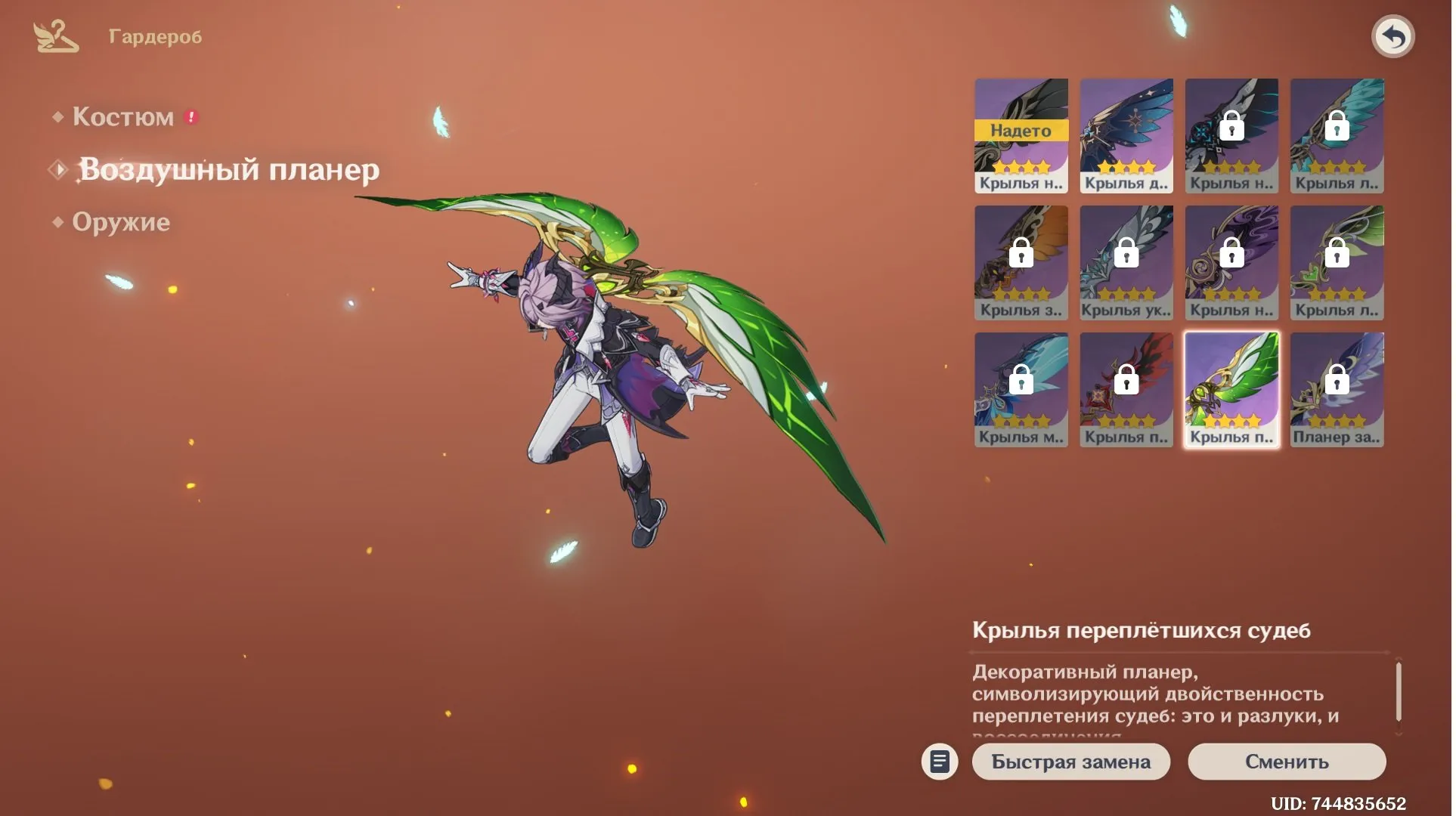Select the Воздушный планер category in the sidebar
This screenshot has height=816, width=1456.
tap(227, 170)
